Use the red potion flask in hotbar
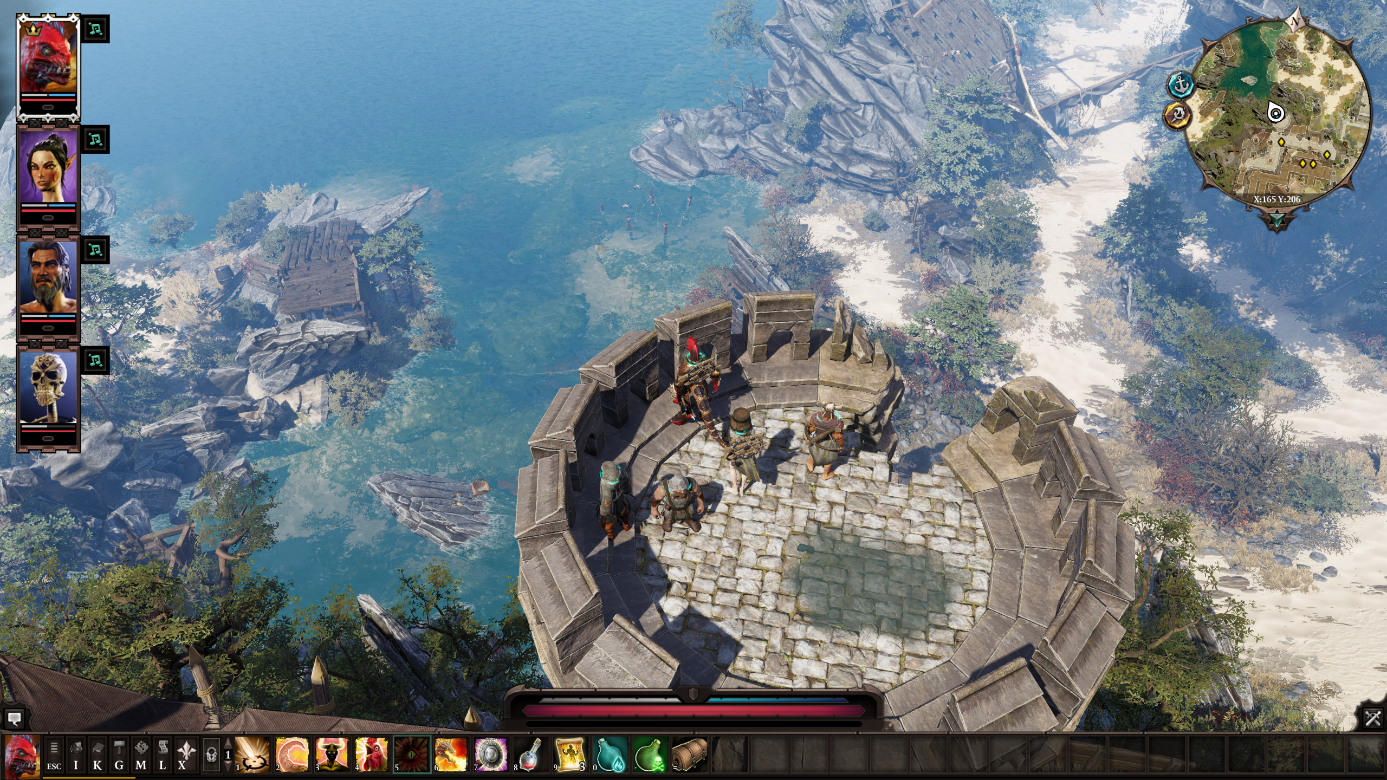 (x=531, y=753)
